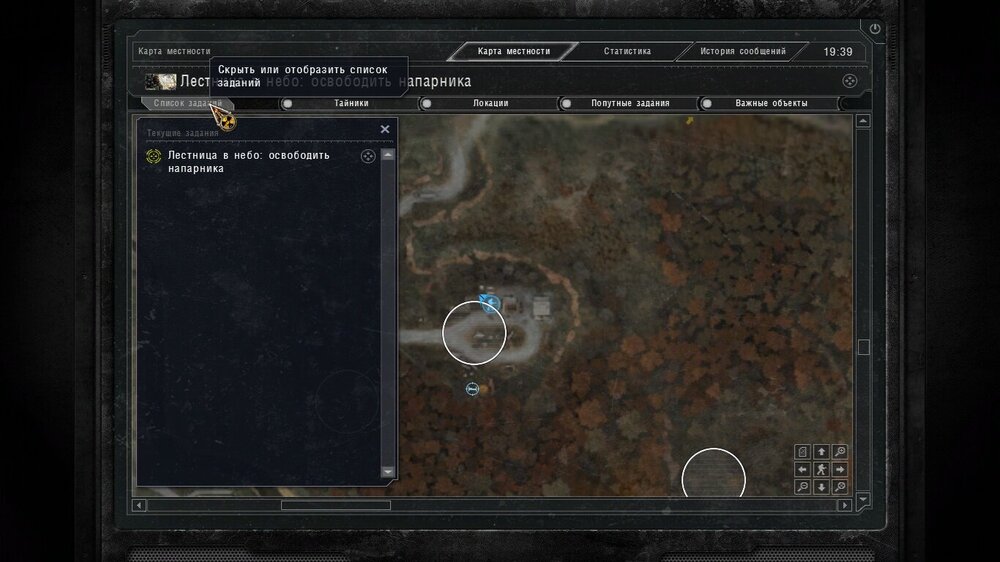Screen dimensions: 1000x562
Task: Click the power button to close the PDA
Action: coord(876,29)
